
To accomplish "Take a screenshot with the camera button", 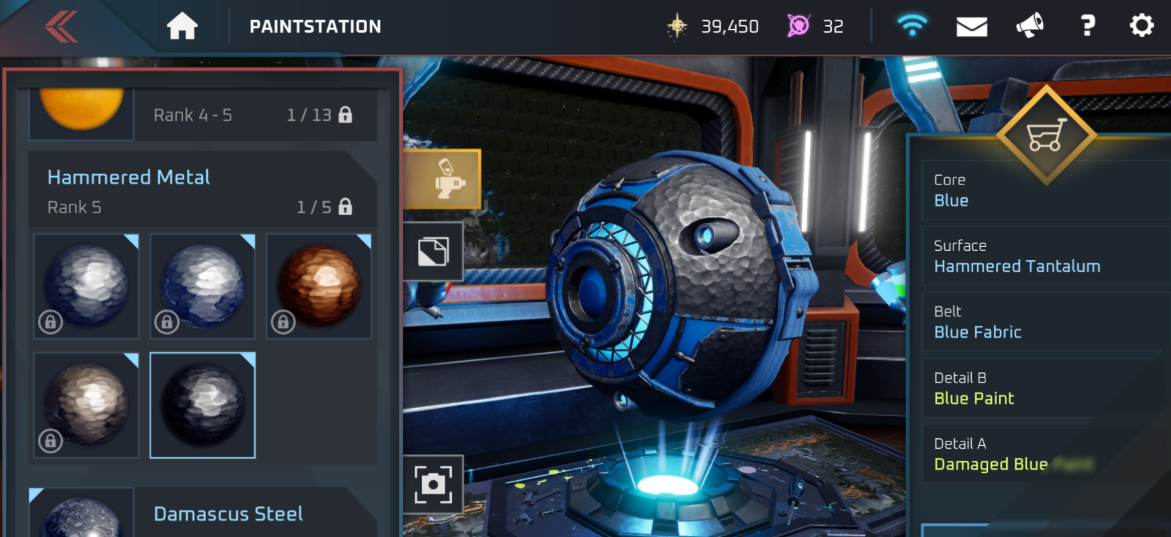I will (x=434, y=484).
